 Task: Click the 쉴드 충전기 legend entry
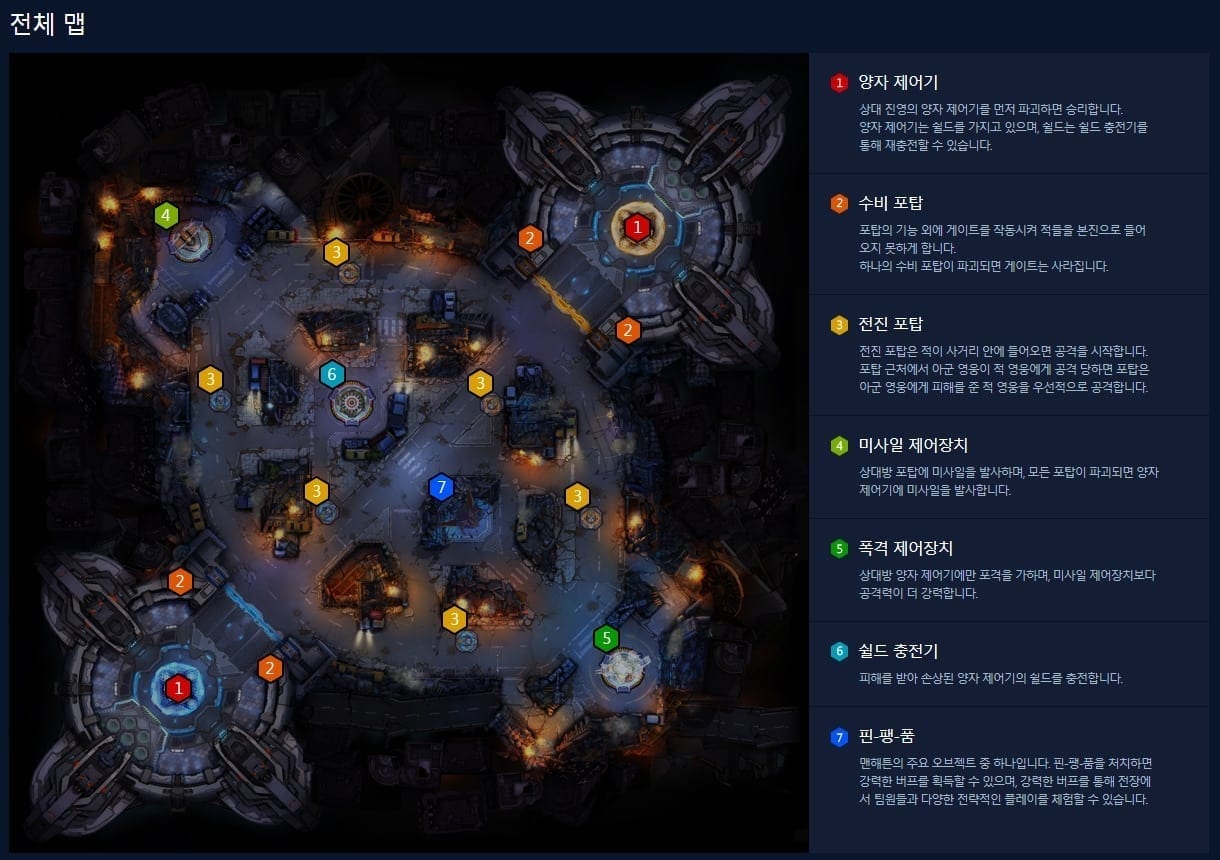(x=897, y=651)
